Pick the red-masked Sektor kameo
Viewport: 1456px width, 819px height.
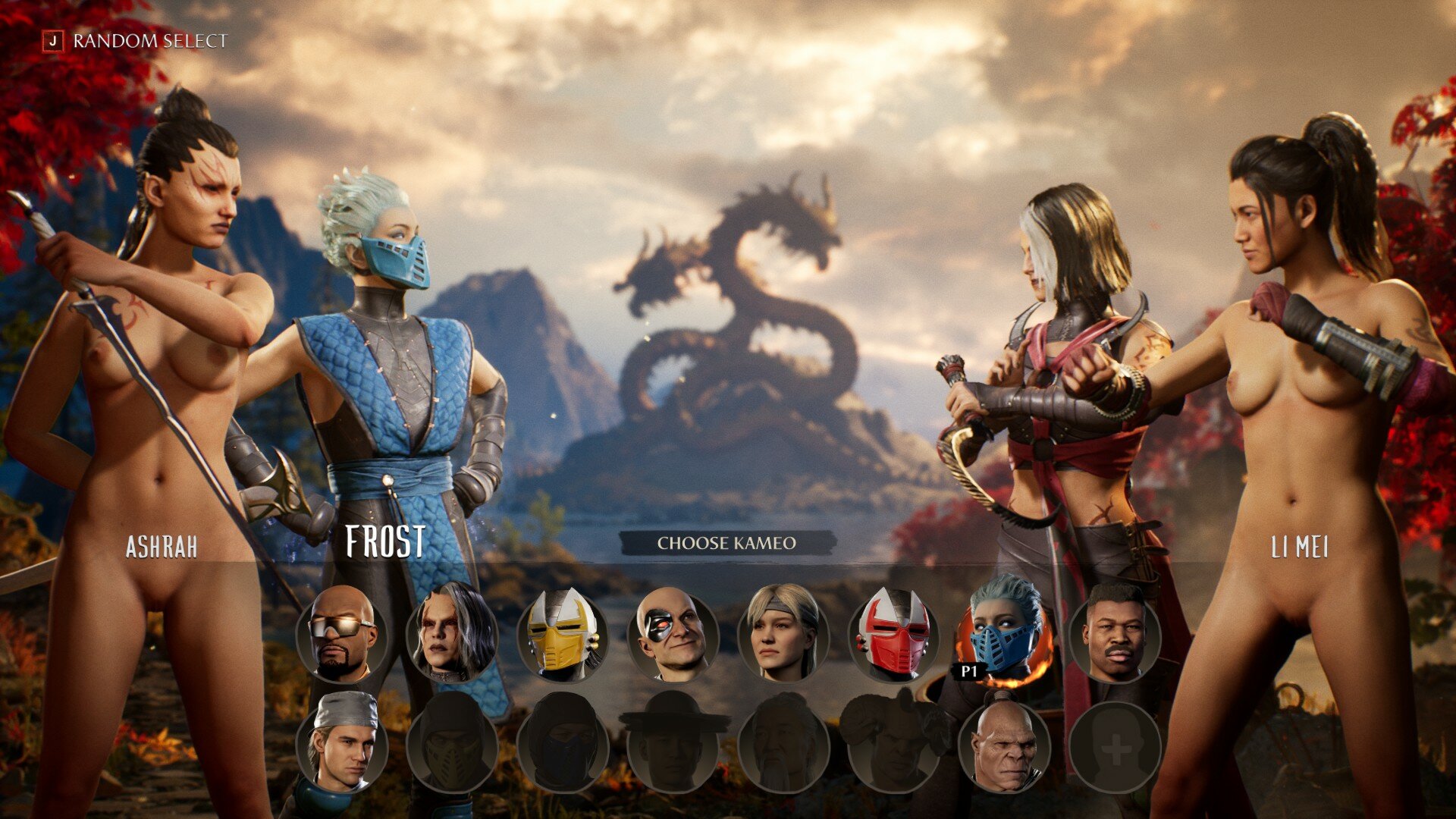point(893,634)
